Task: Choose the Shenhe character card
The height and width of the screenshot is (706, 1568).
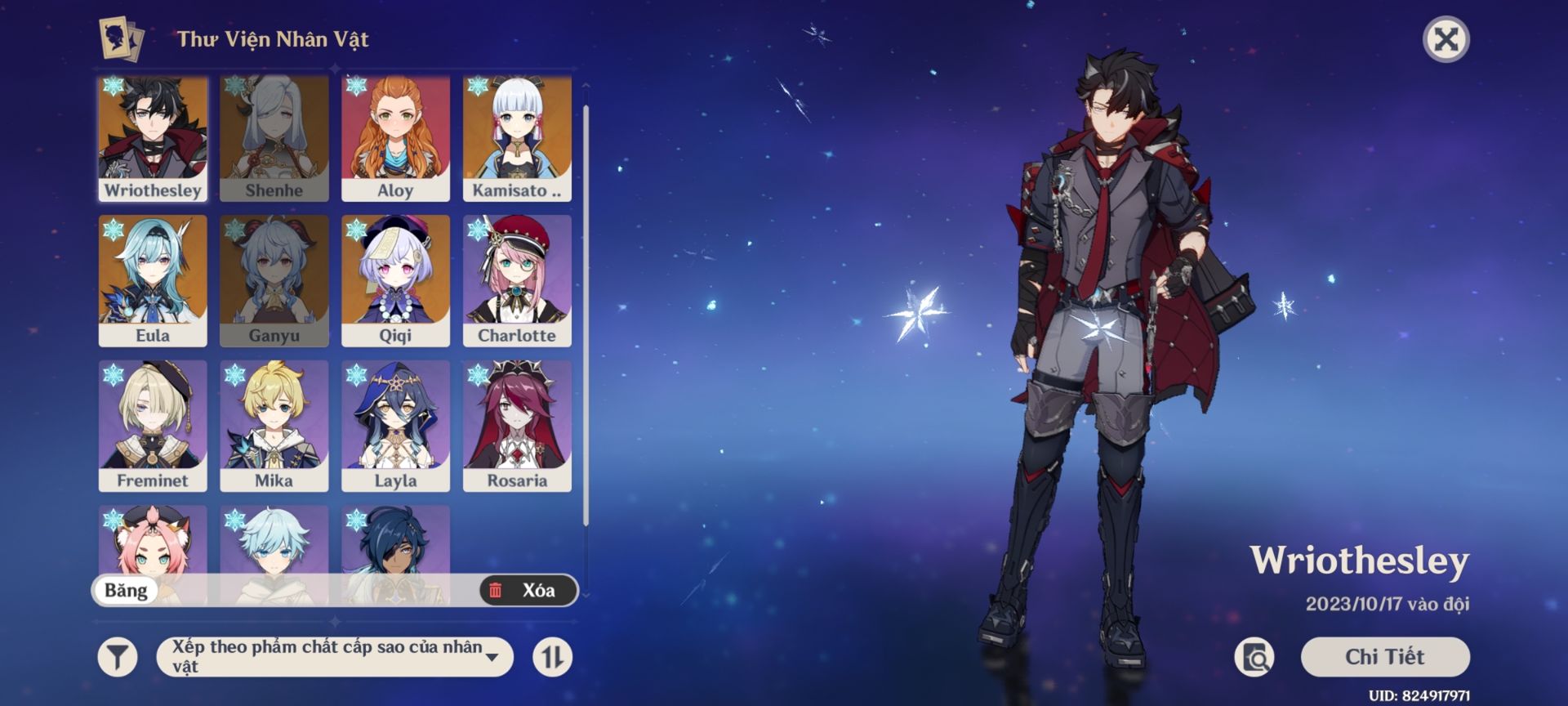Action: pos(274,138)
